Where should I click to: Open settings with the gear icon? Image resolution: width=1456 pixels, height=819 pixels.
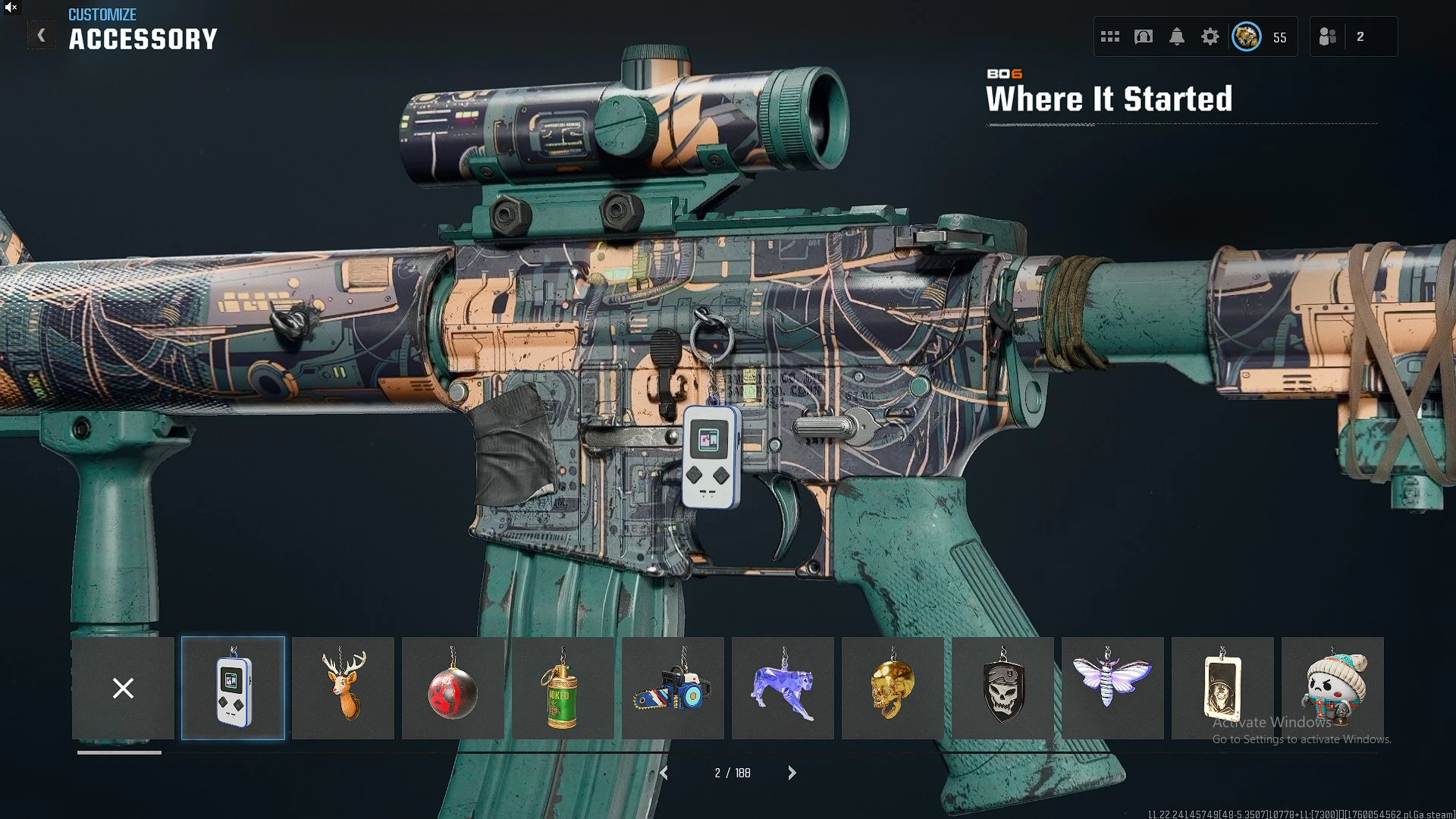pyautogui.click(x=1210, y=36)
